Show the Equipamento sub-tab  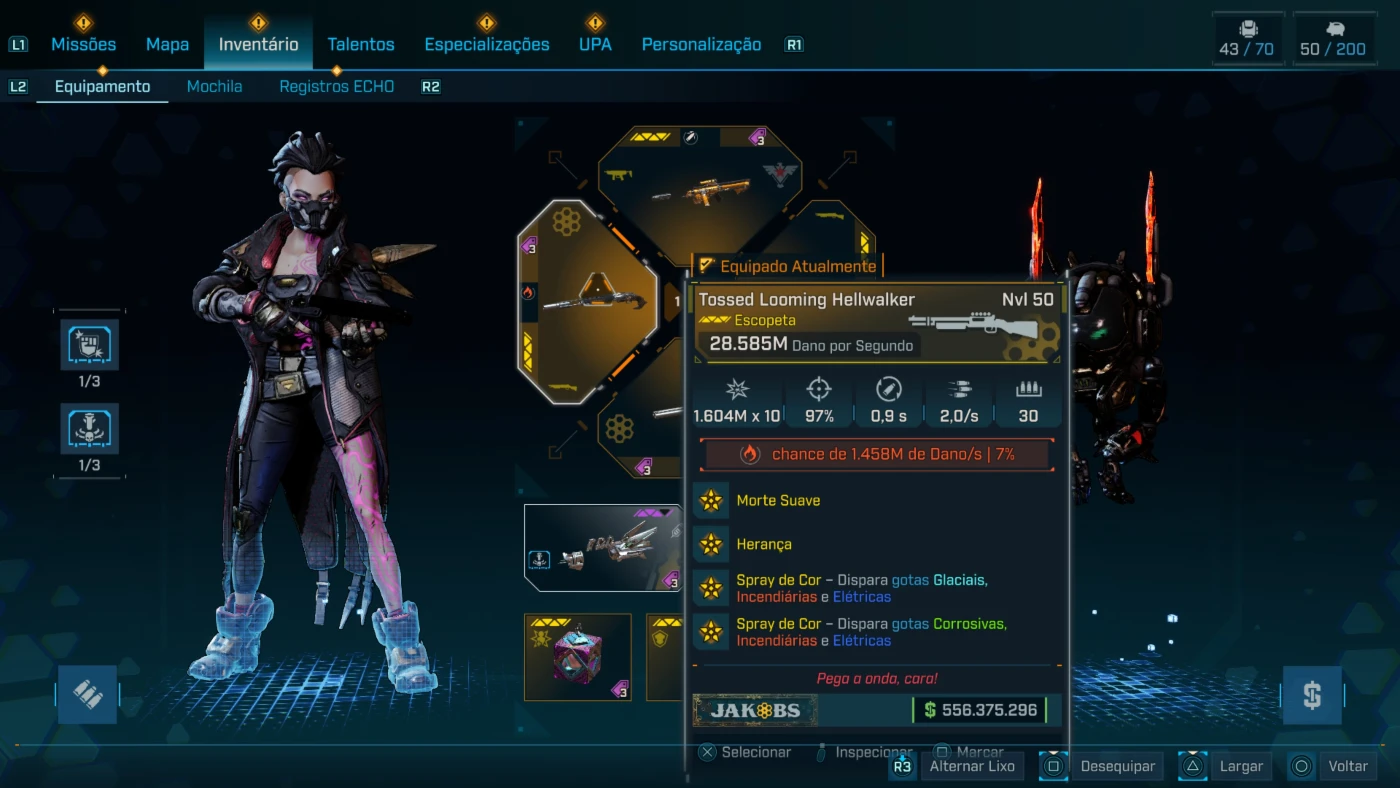(x=102, y=86)
